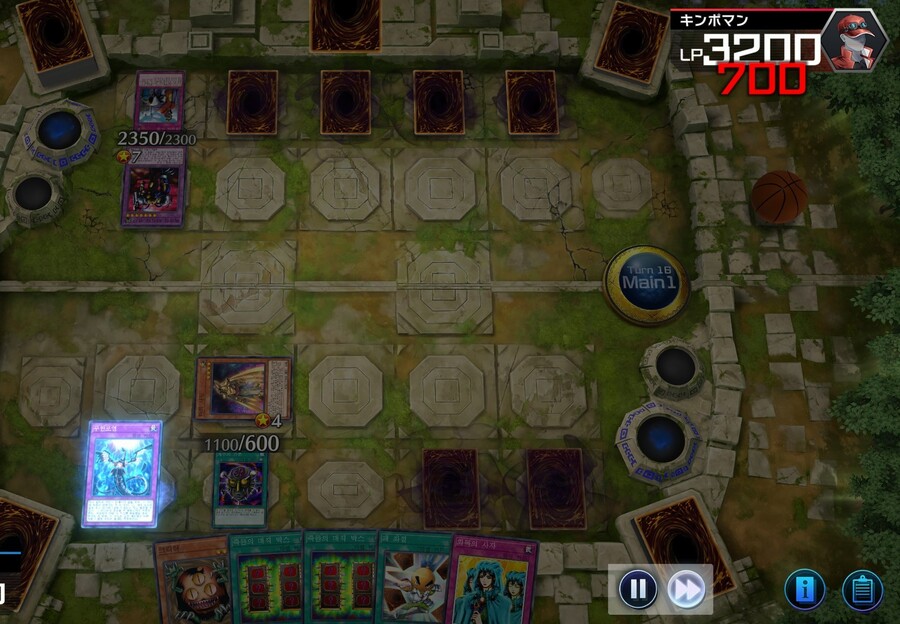Image resolution: width=900 pixels, height=624 pixels.
Task: Open the duel log clipboard icon
Action: click(861, 590)
